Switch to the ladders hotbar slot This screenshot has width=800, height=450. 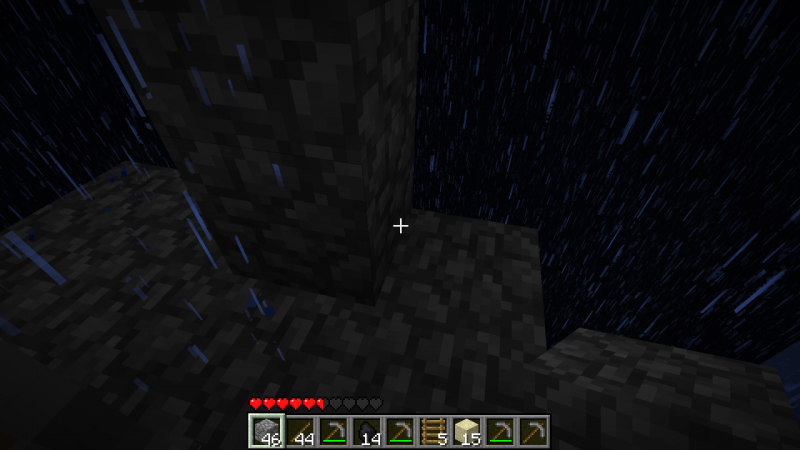click(433, 431)
